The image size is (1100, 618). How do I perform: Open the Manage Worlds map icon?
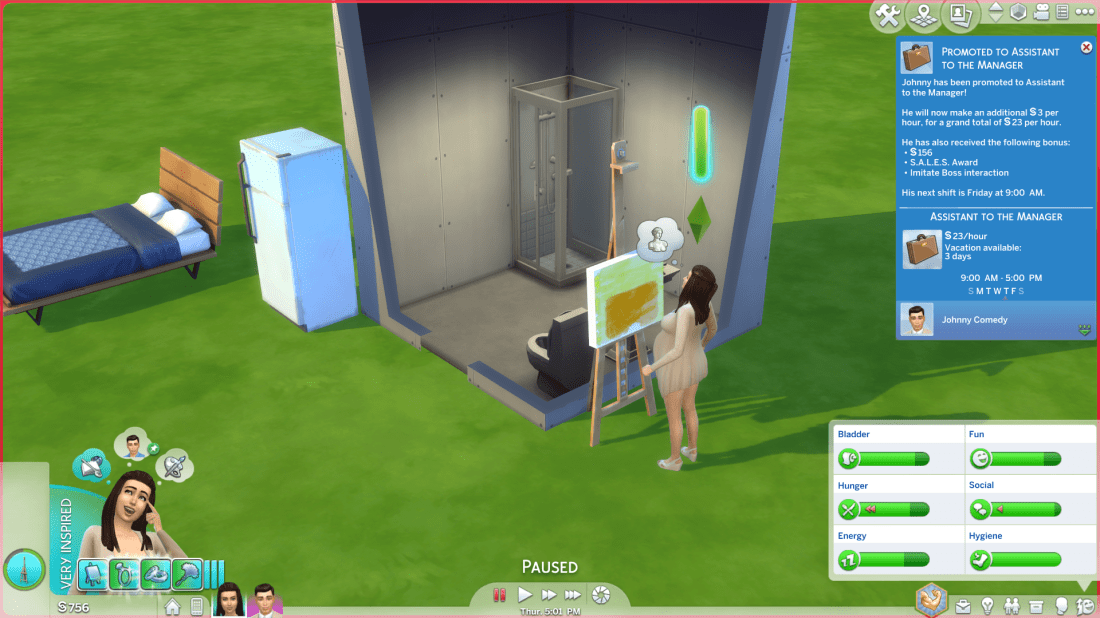pyautogui.click(x=924, y=14)
